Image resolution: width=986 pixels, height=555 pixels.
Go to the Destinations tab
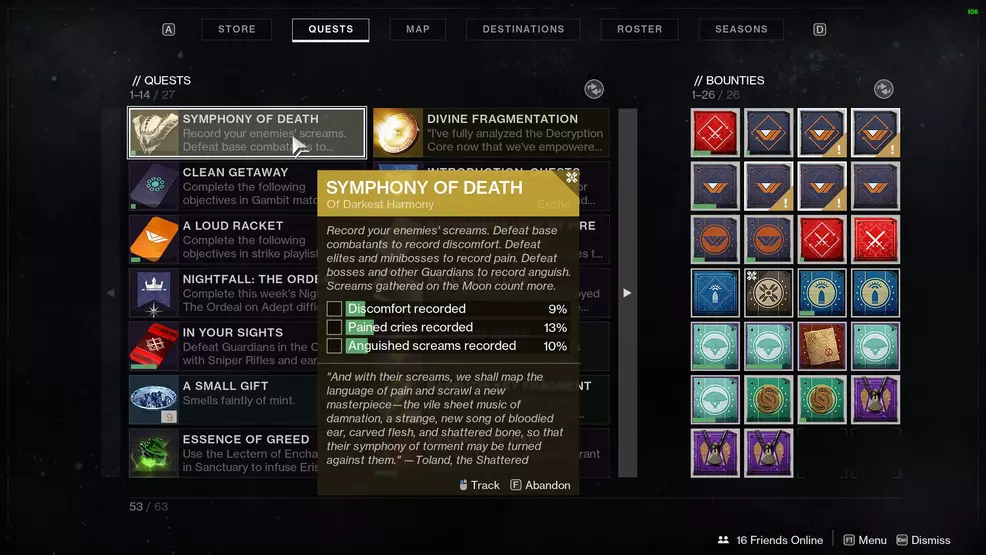click(x=523, y=29)
